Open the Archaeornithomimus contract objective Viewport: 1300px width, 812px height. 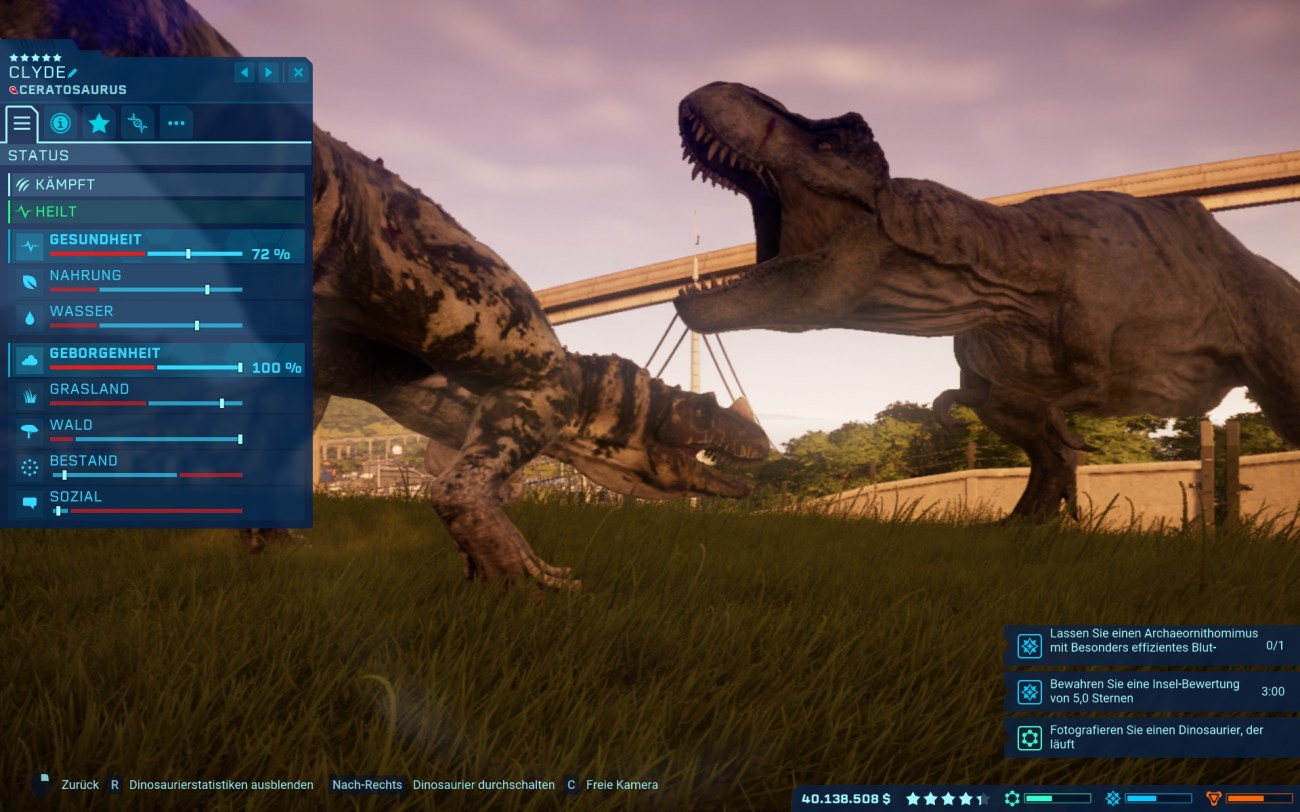pos(1152,645)
